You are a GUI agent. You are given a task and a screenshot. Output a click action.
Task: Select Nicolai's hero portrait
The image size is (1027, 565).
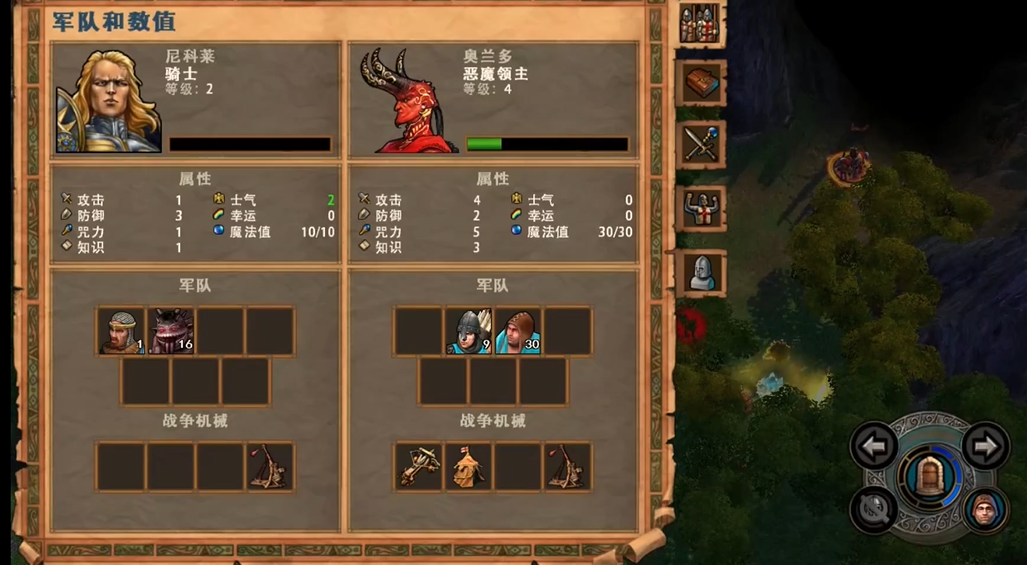coord(108,98)
